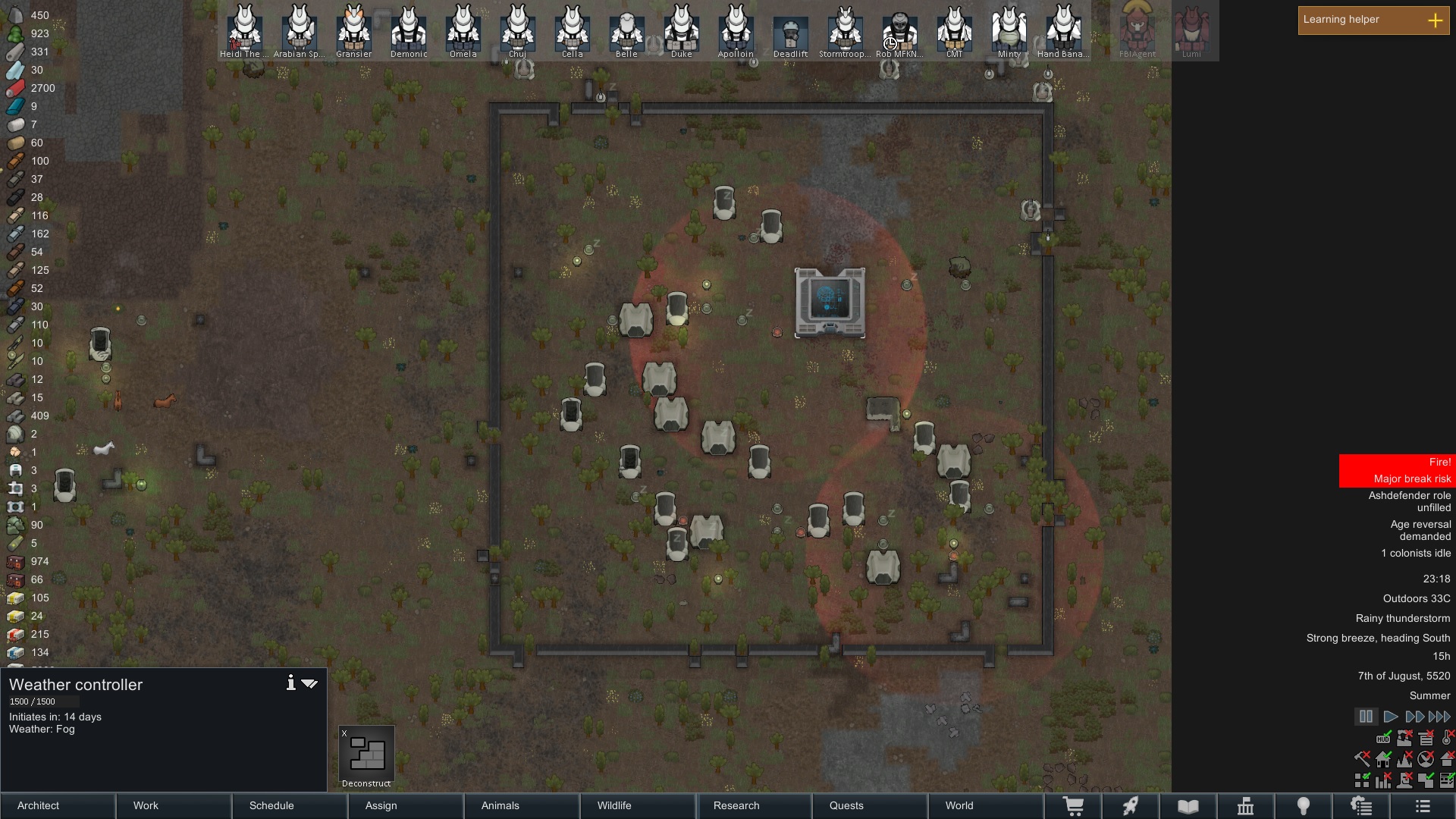Screen dimensions: 1456x819
Task: Select the Deconstruct tool
Action: (366, 753)
